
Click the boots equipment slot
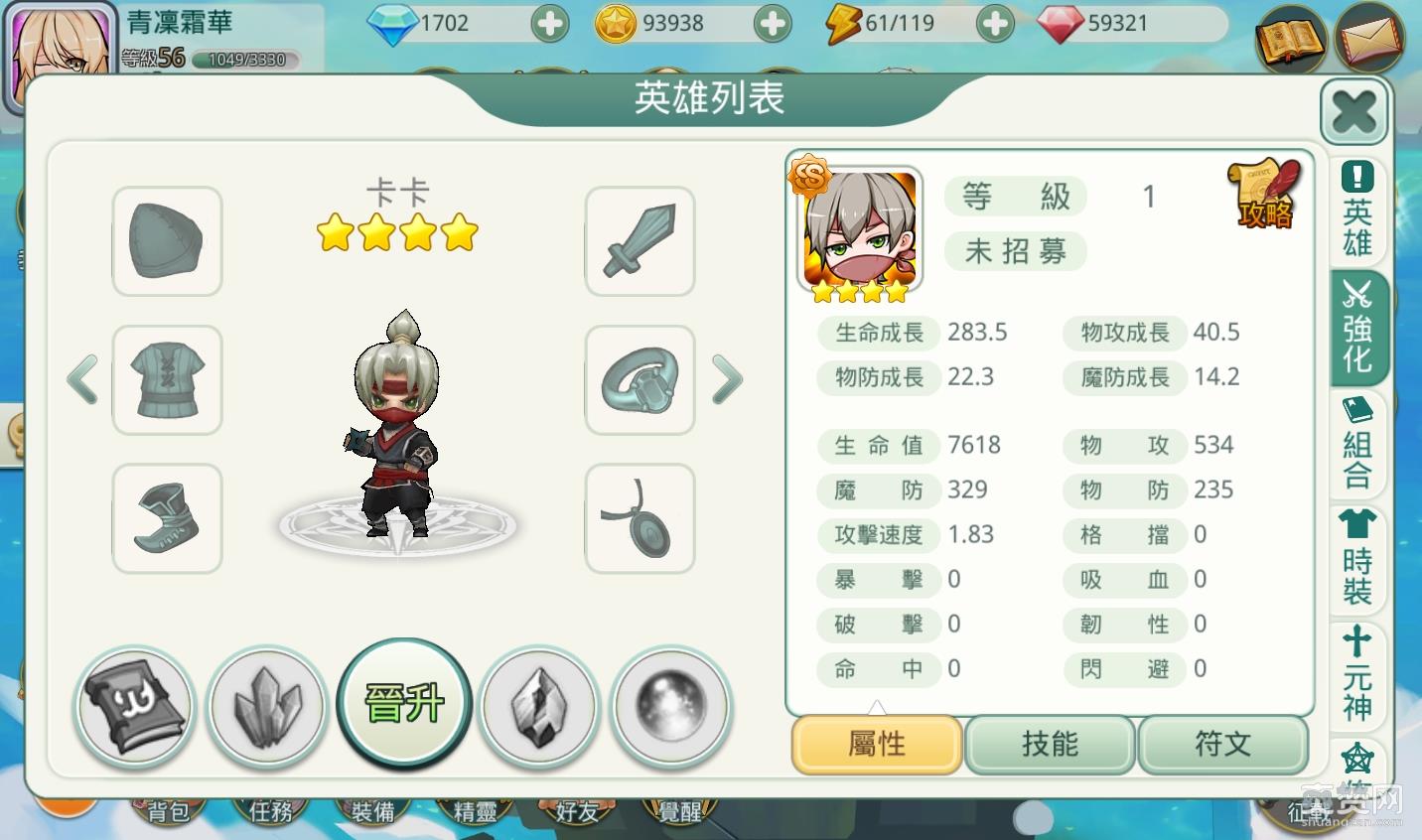point(167,518)
